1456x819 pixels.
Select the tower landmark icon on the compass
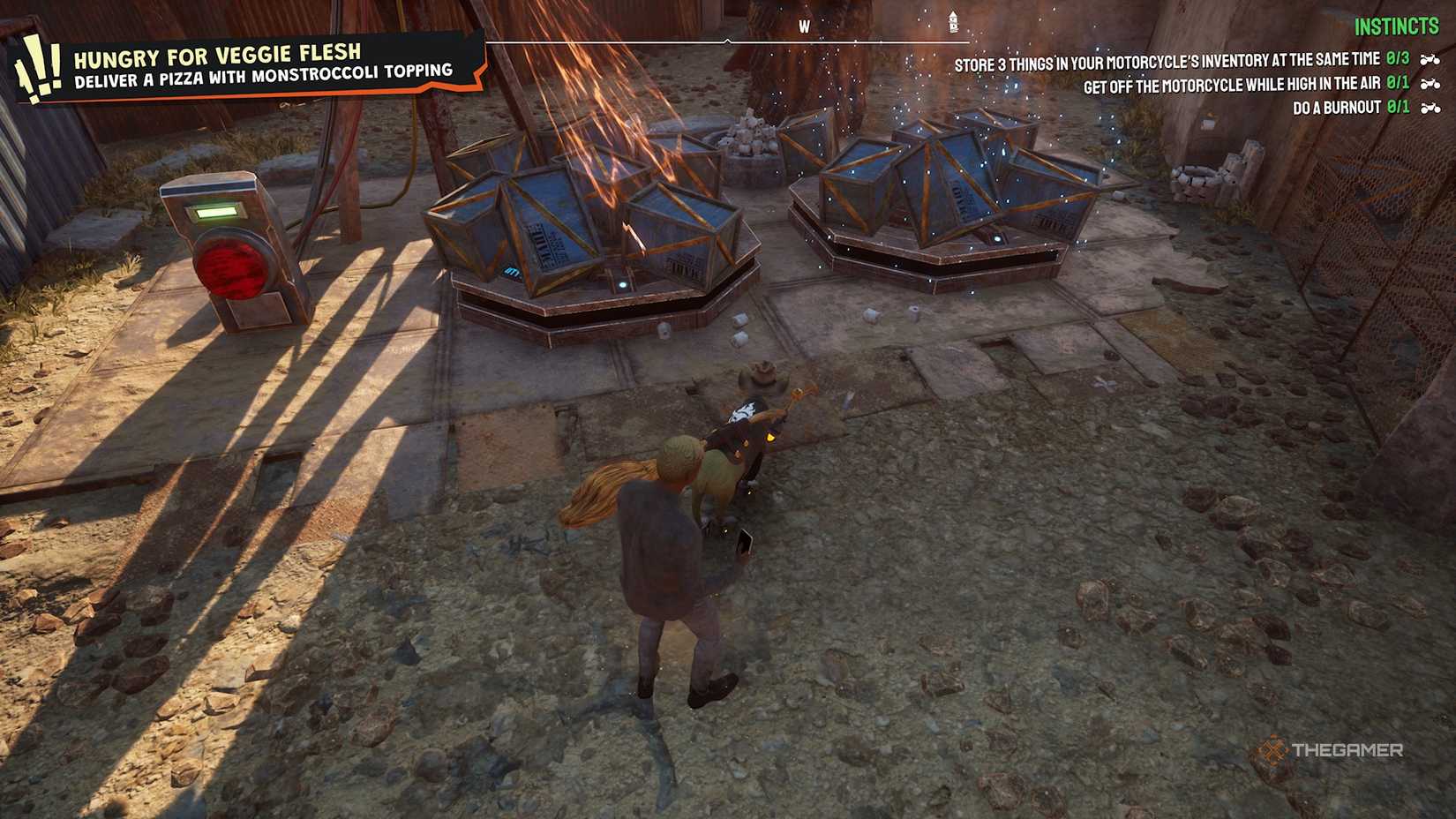(954, 20)
